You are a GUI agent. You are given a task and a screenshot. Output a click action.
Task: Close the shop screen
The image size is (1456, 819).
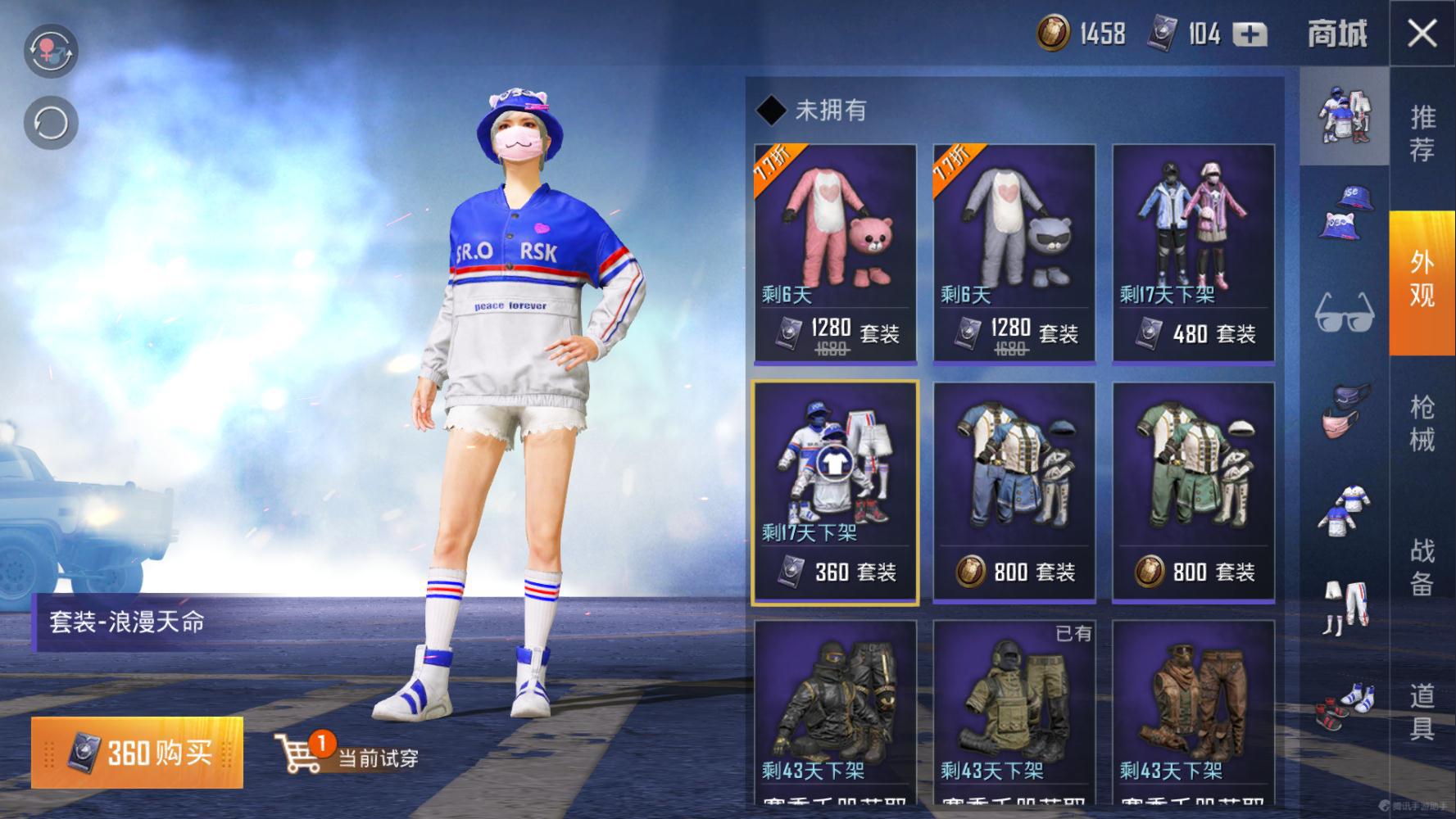(x=1422, y=34)
